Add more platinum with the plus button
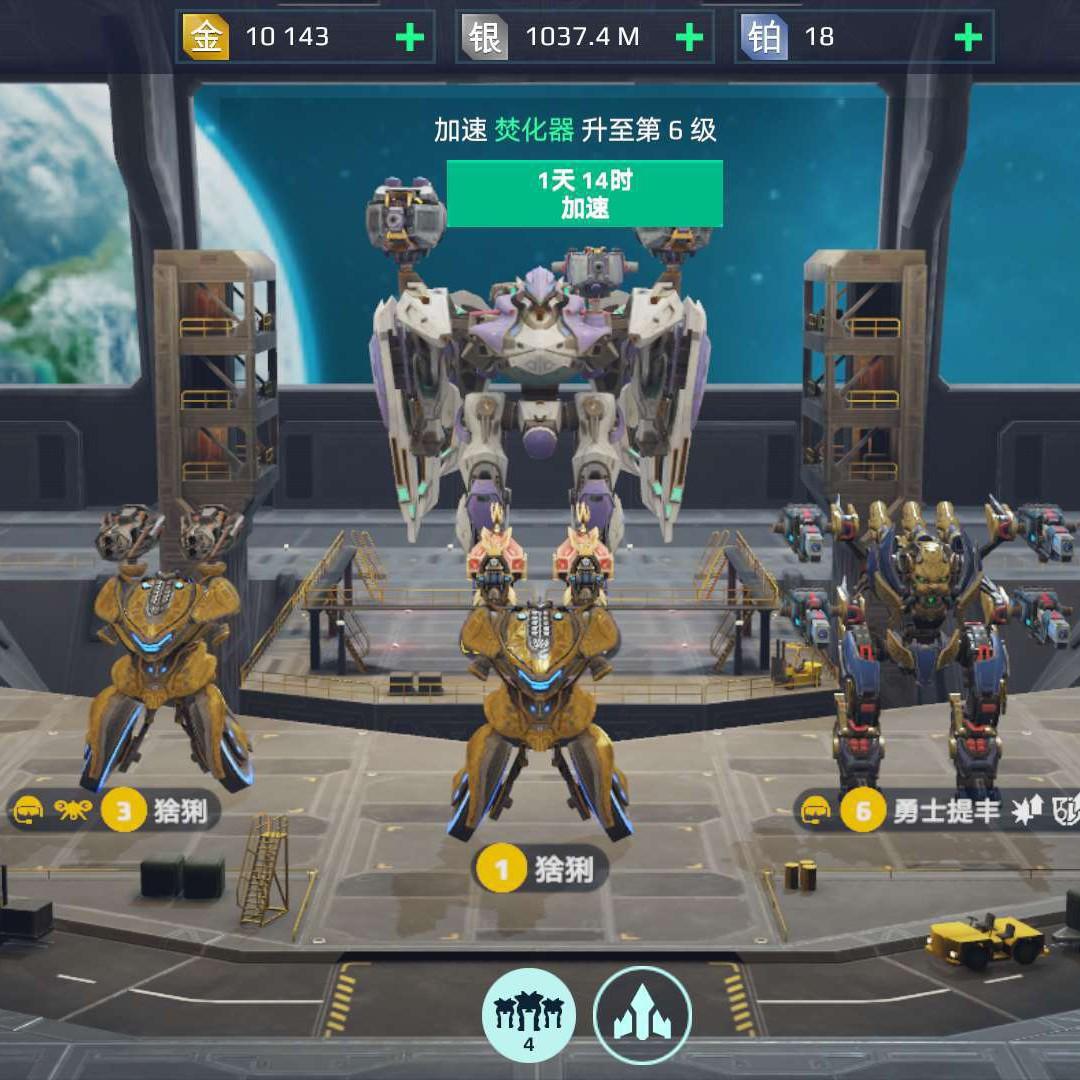 (x=967, y=38)
